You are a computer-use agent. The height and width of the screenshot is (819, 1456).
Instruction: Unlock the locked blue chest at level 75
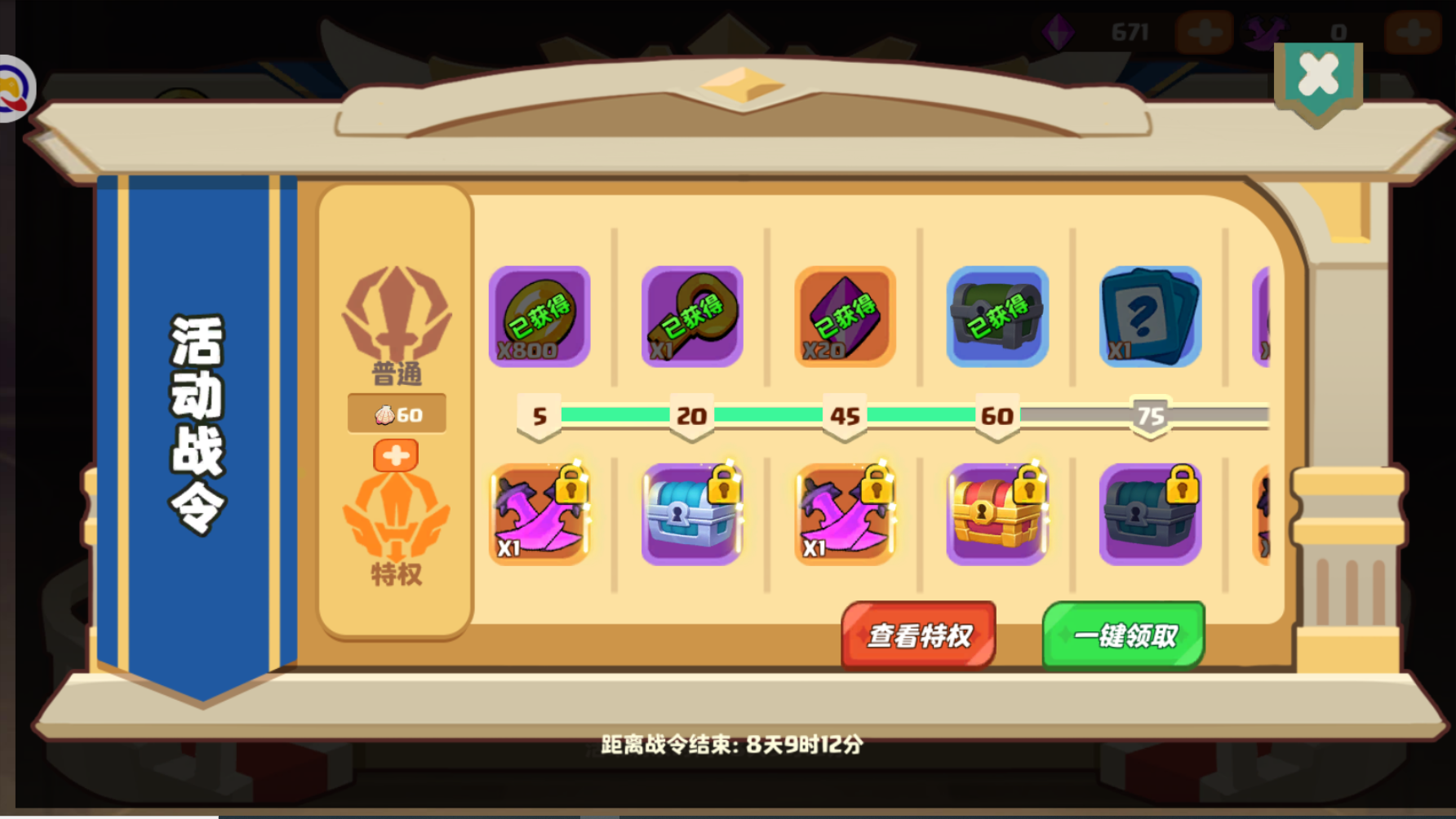tap(1151, 514)
